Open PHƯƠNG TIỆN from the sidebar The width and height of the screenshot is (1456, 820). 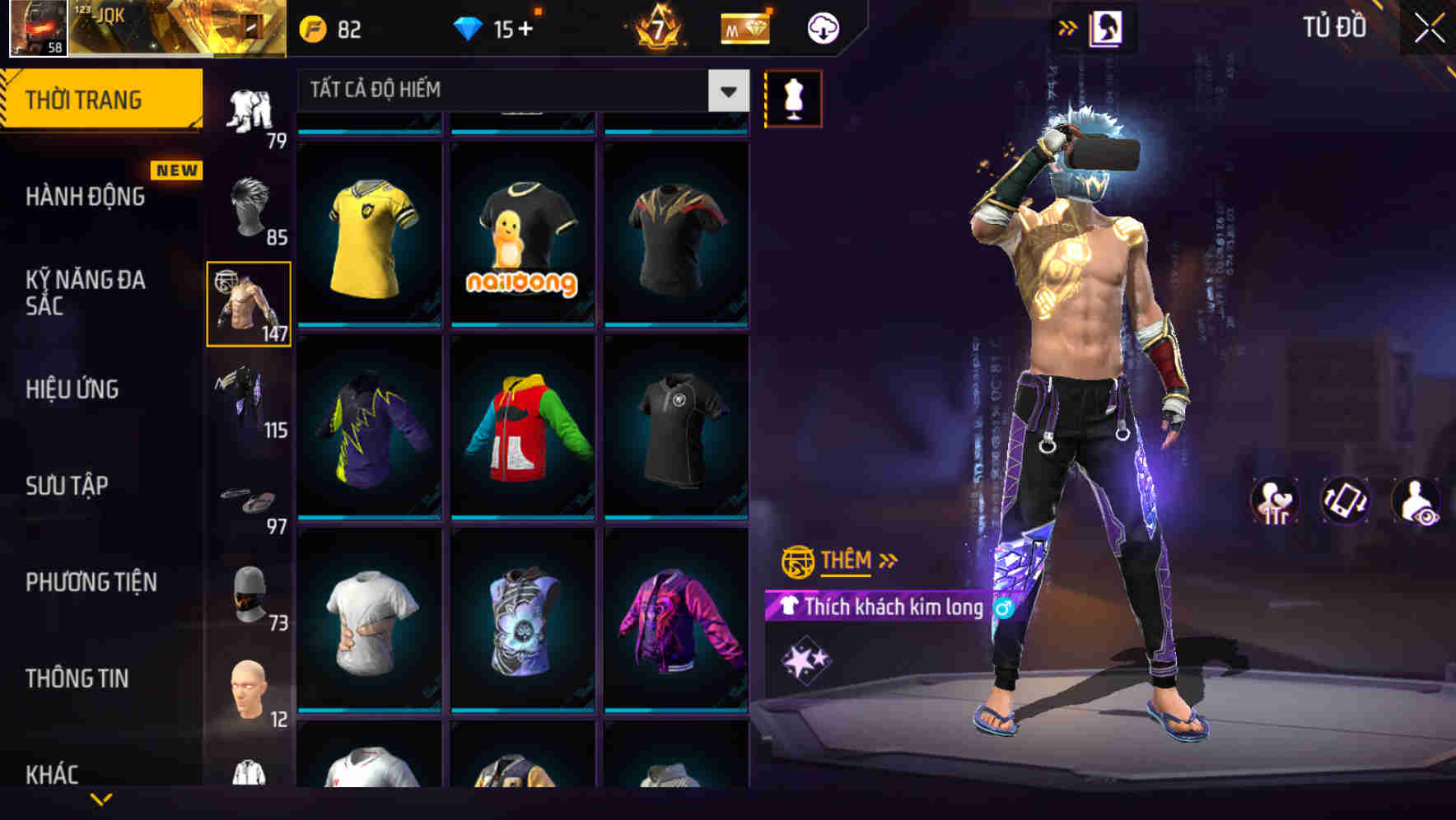tap(91, 581)
